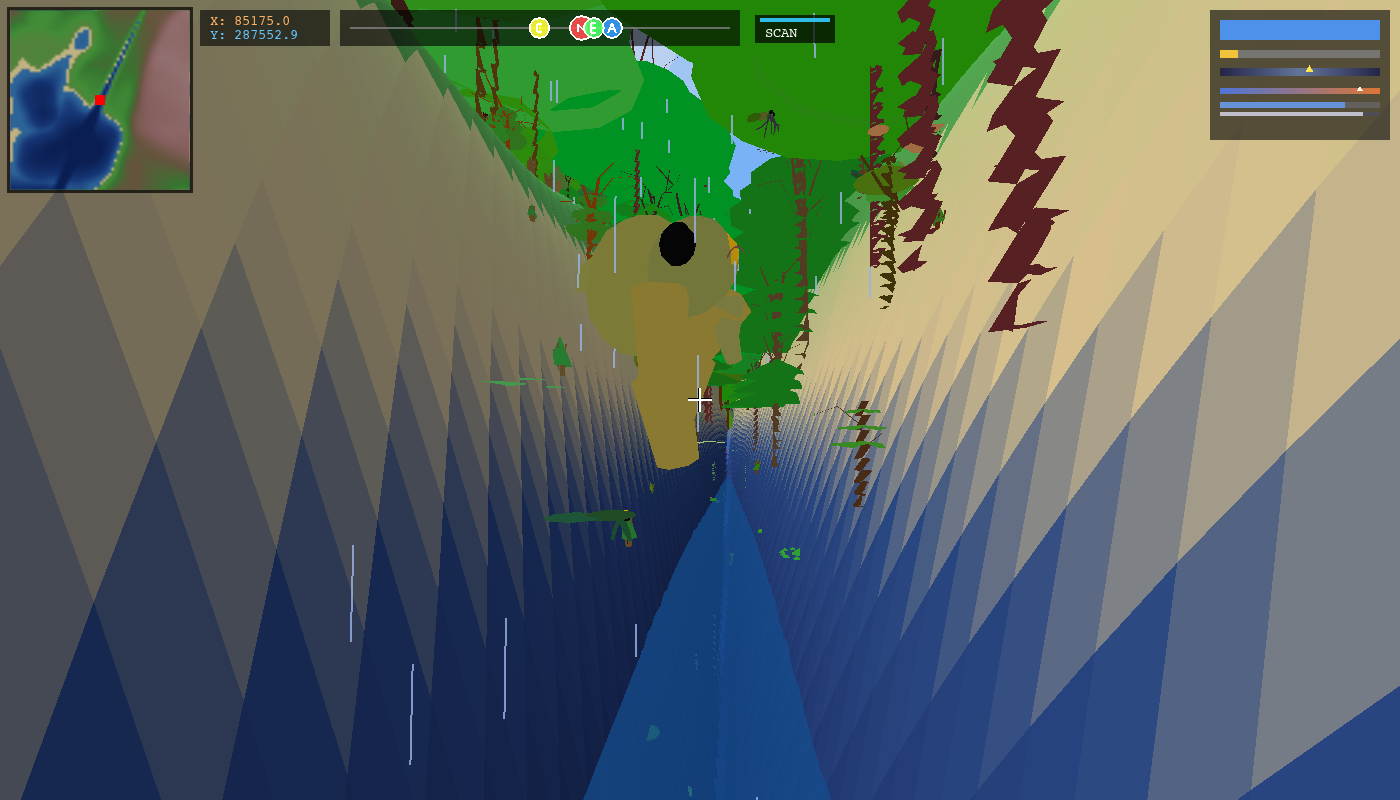
Task: Click the white marker on the blue-orange gradient slider
Action: pyautogui.click(x=1360, y=90)
